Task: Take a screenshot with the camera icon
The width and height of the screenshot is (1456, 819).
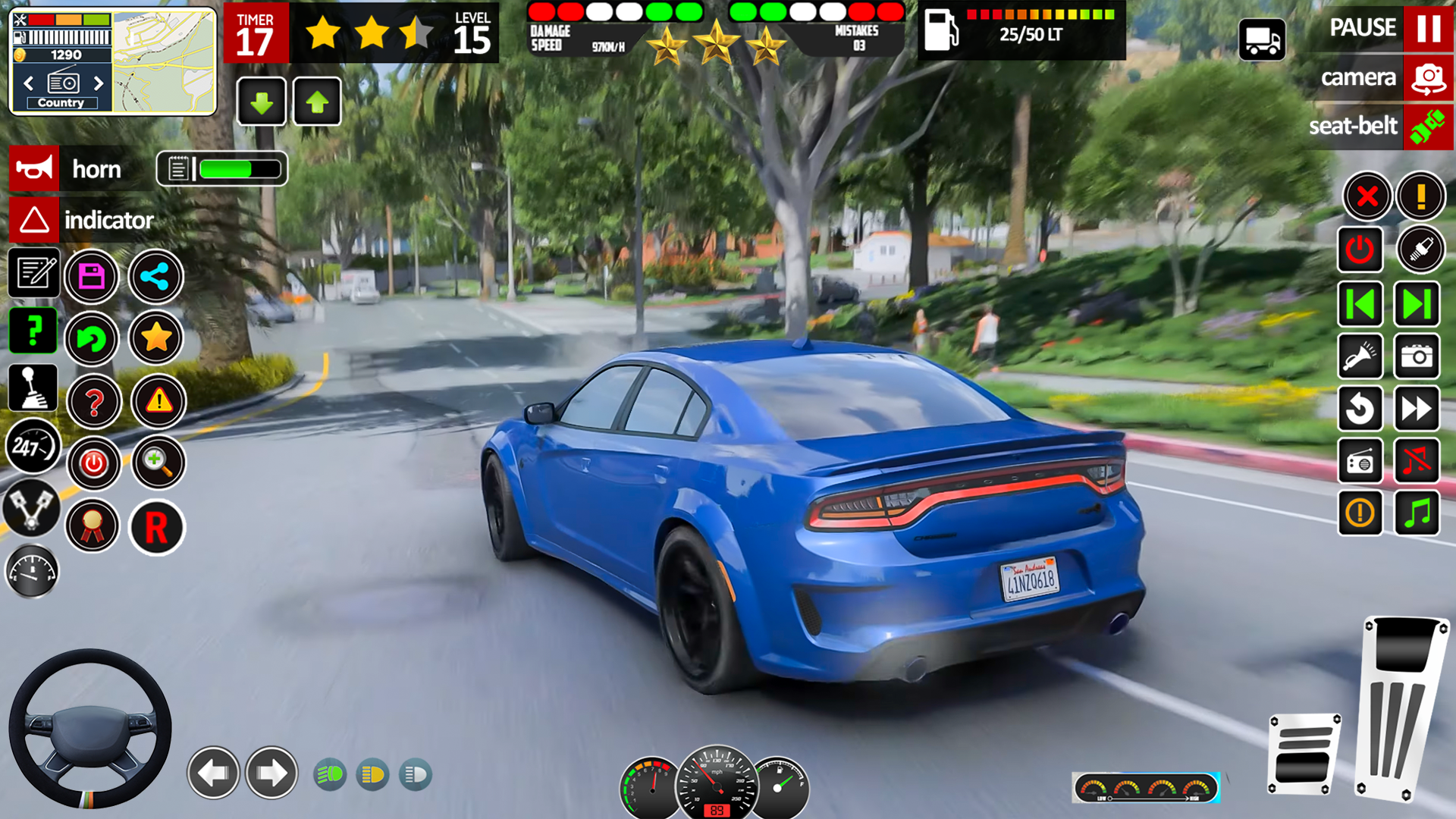Action: [x=1417, y=356]
